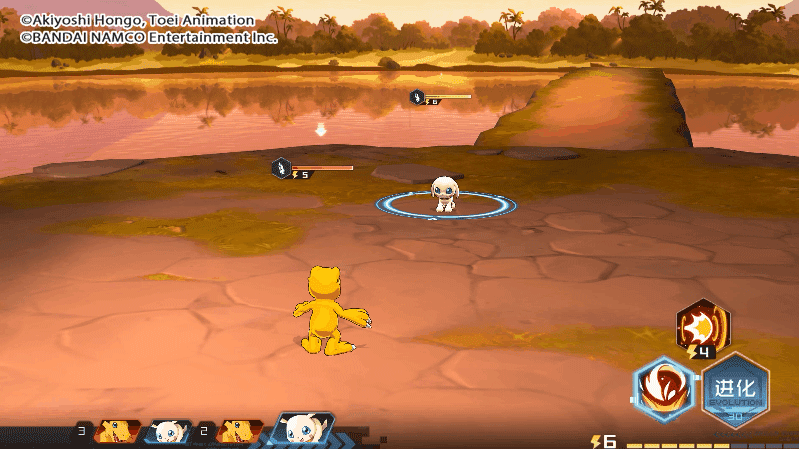Click the Agumon turn portrait numbered 3
Image resolution: width=799 pixels, height=449 pixels.
[116, 432]
